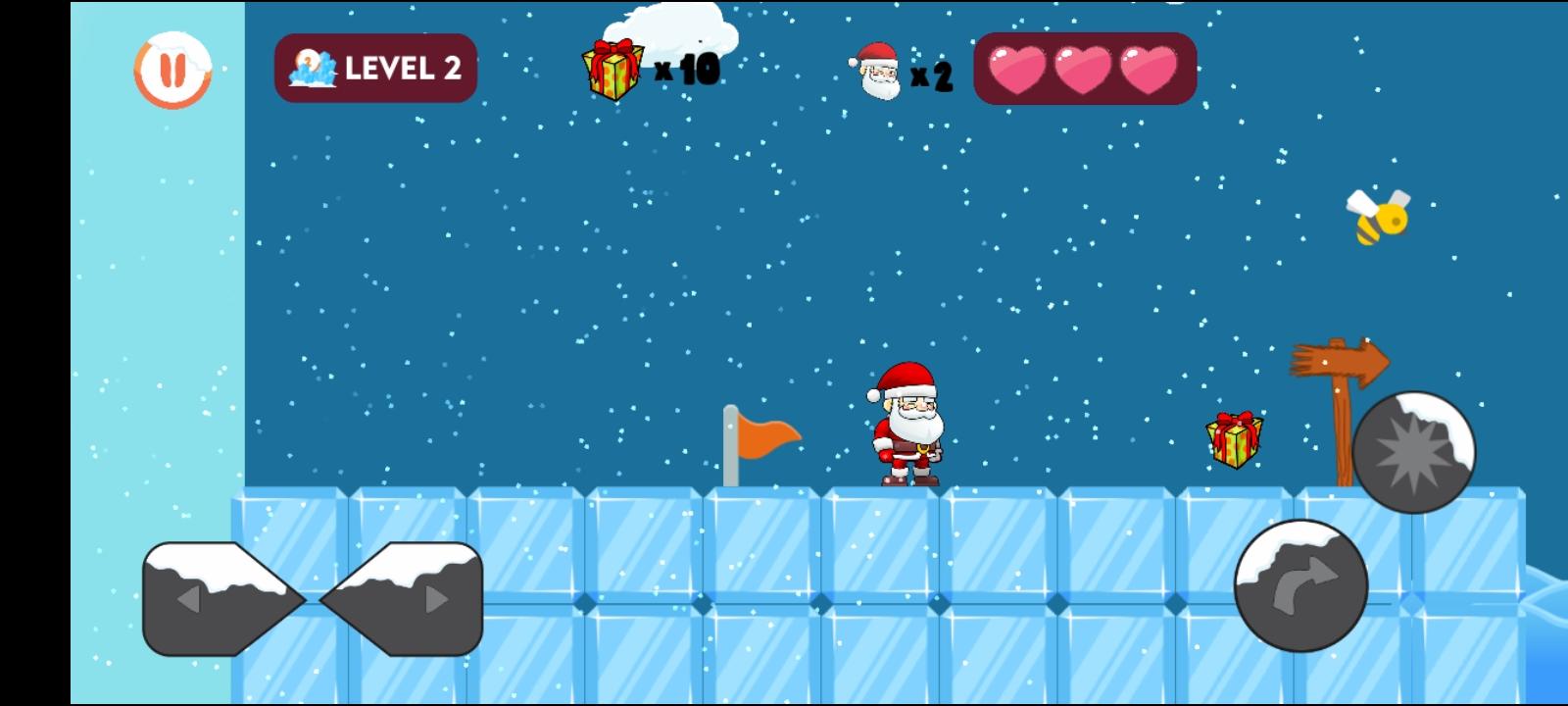
Task: Tap the orange flag on the pole
Action: click(x=766, y=436)
